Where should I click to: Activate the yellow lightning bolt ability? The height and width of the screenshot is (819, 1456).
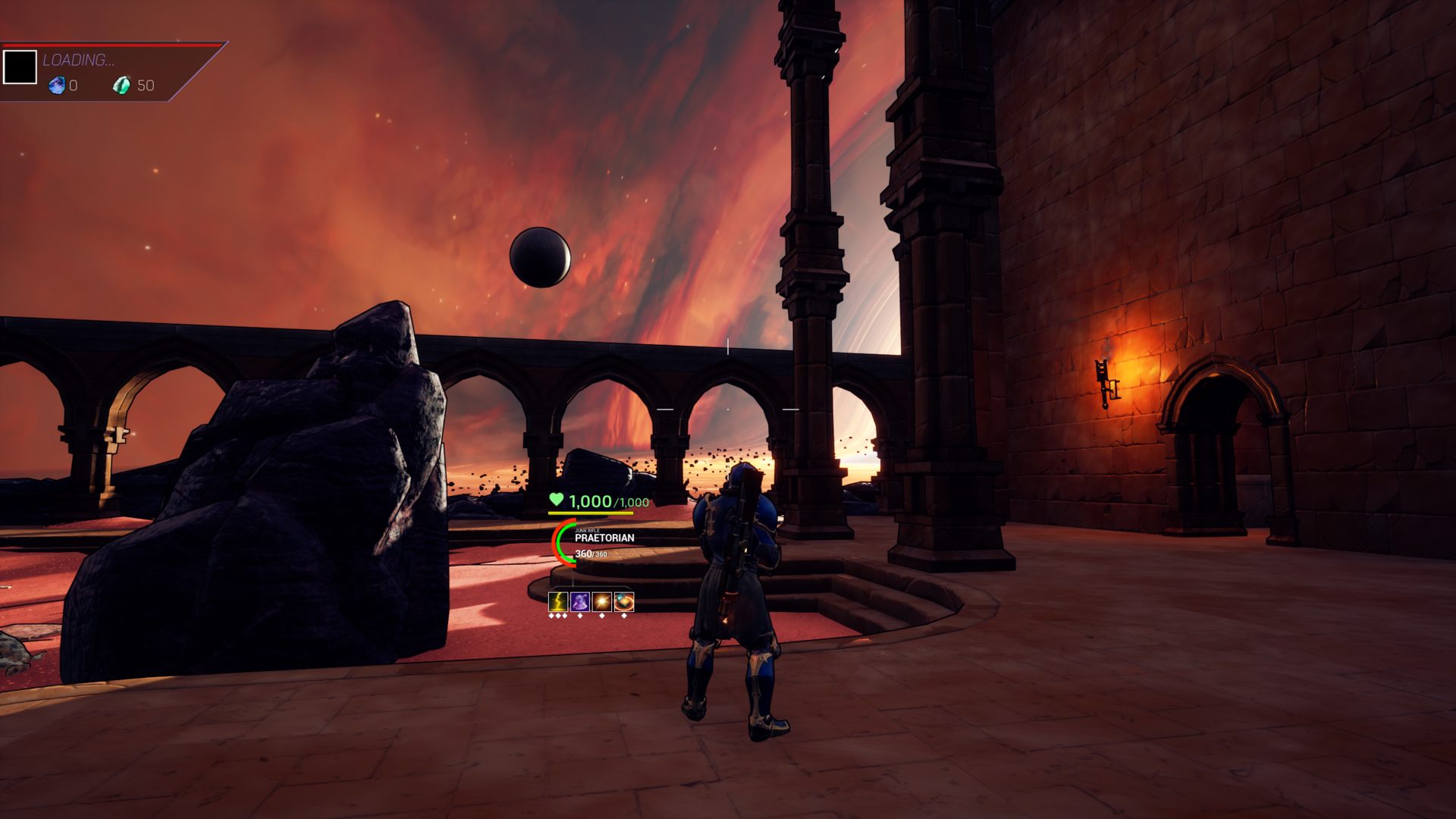[x=558, y=602]
